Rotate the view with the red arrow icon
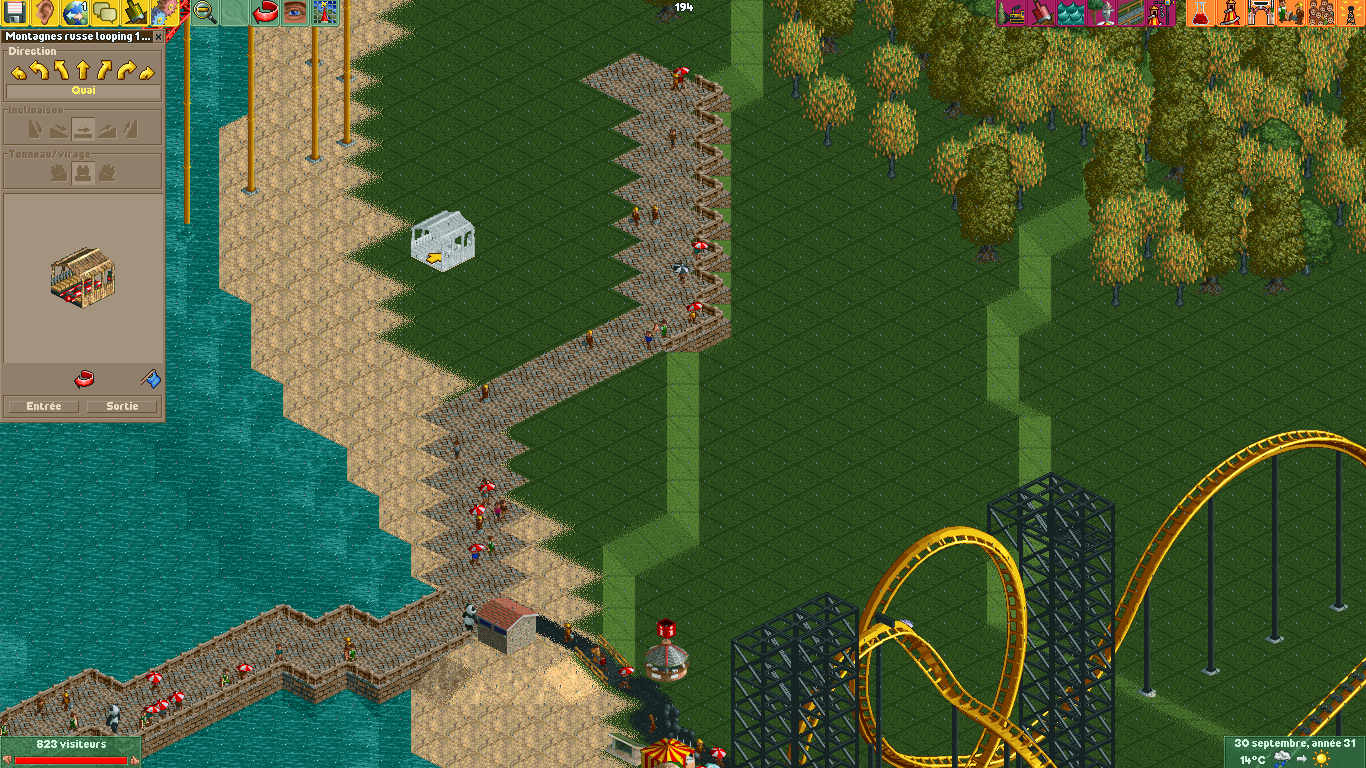 [264, 15]
